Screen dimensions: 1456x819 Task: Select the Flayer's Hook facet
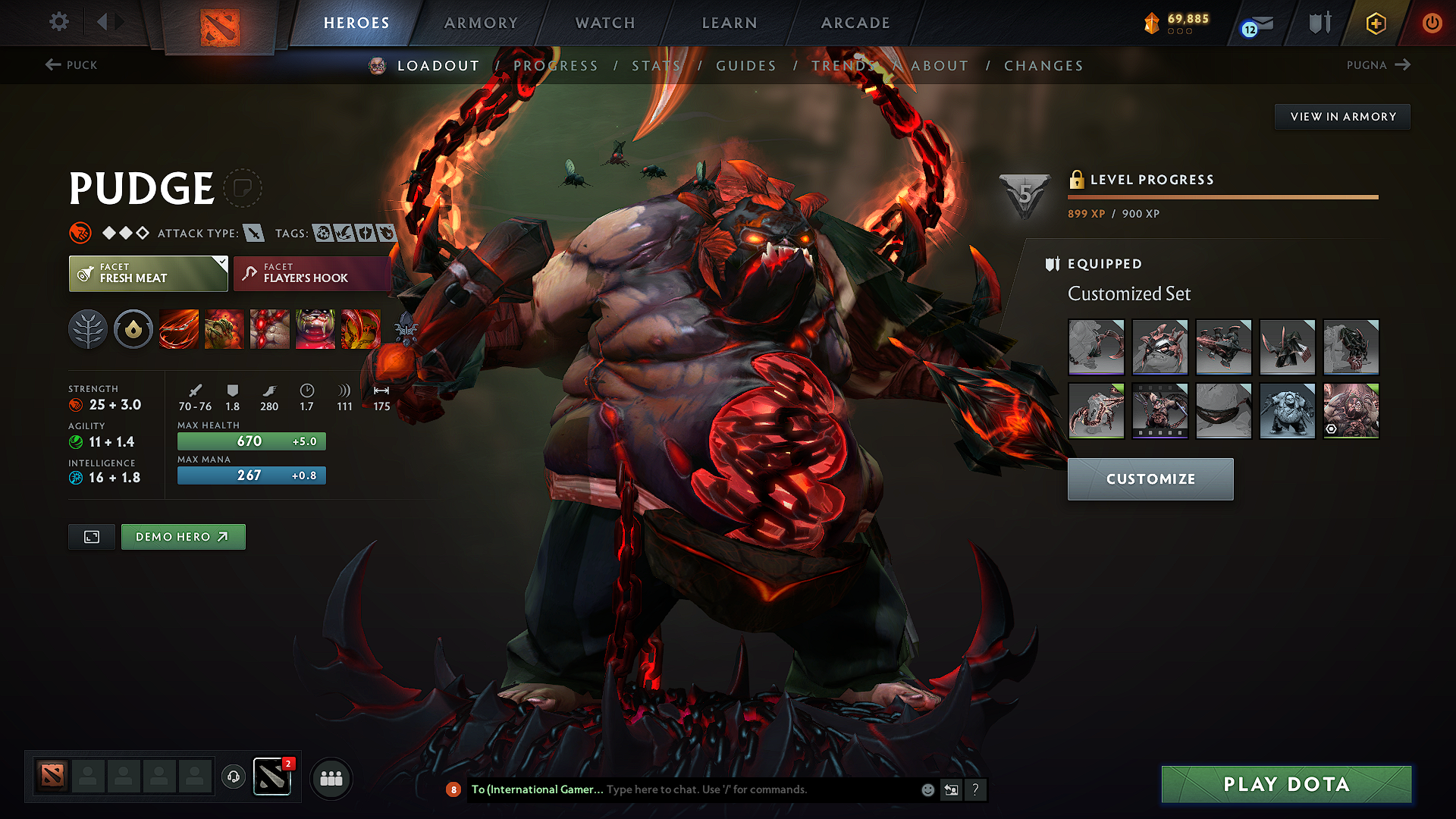click(x=312, y=273)
